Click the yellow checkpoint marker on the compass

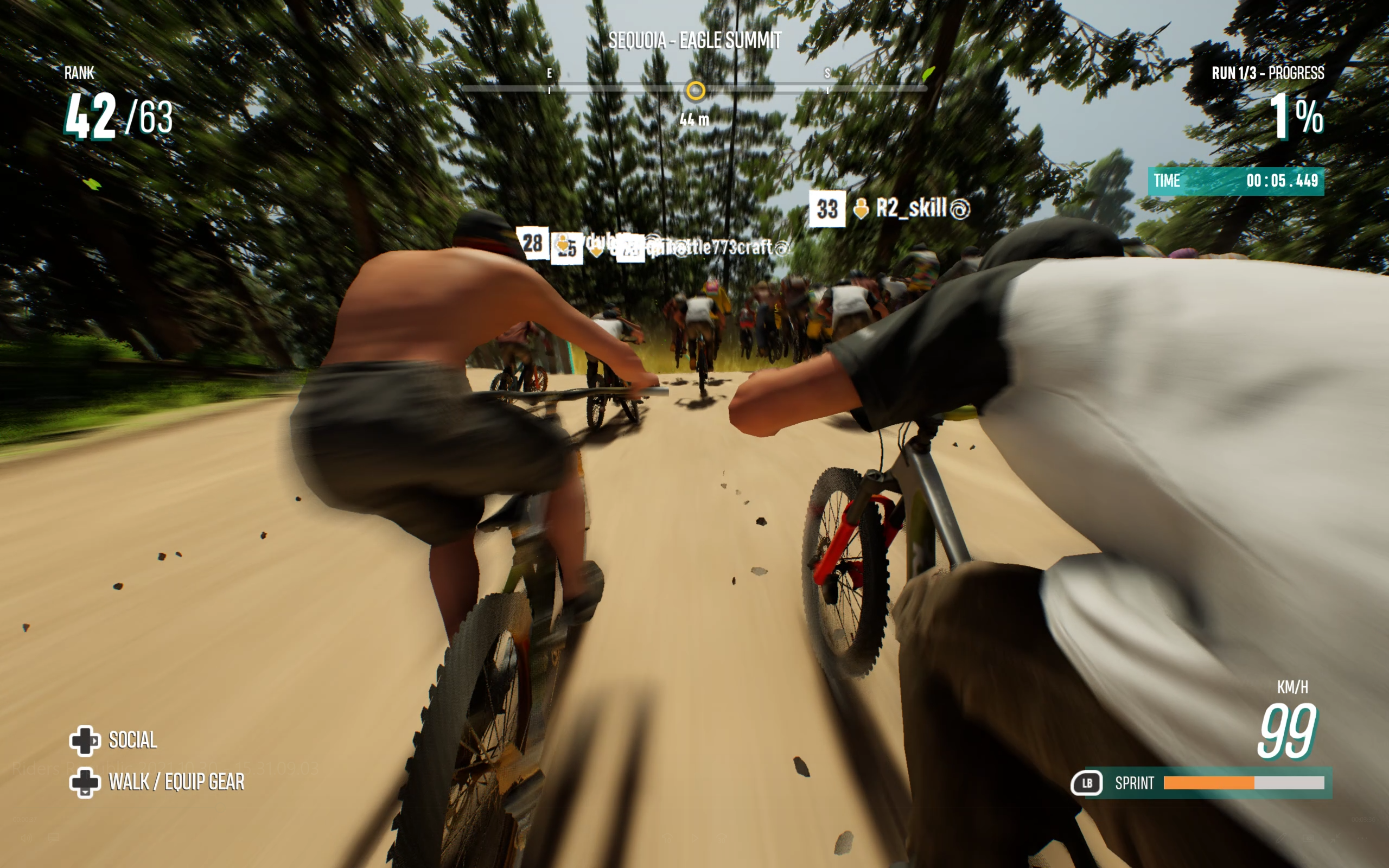pos(696,91)
